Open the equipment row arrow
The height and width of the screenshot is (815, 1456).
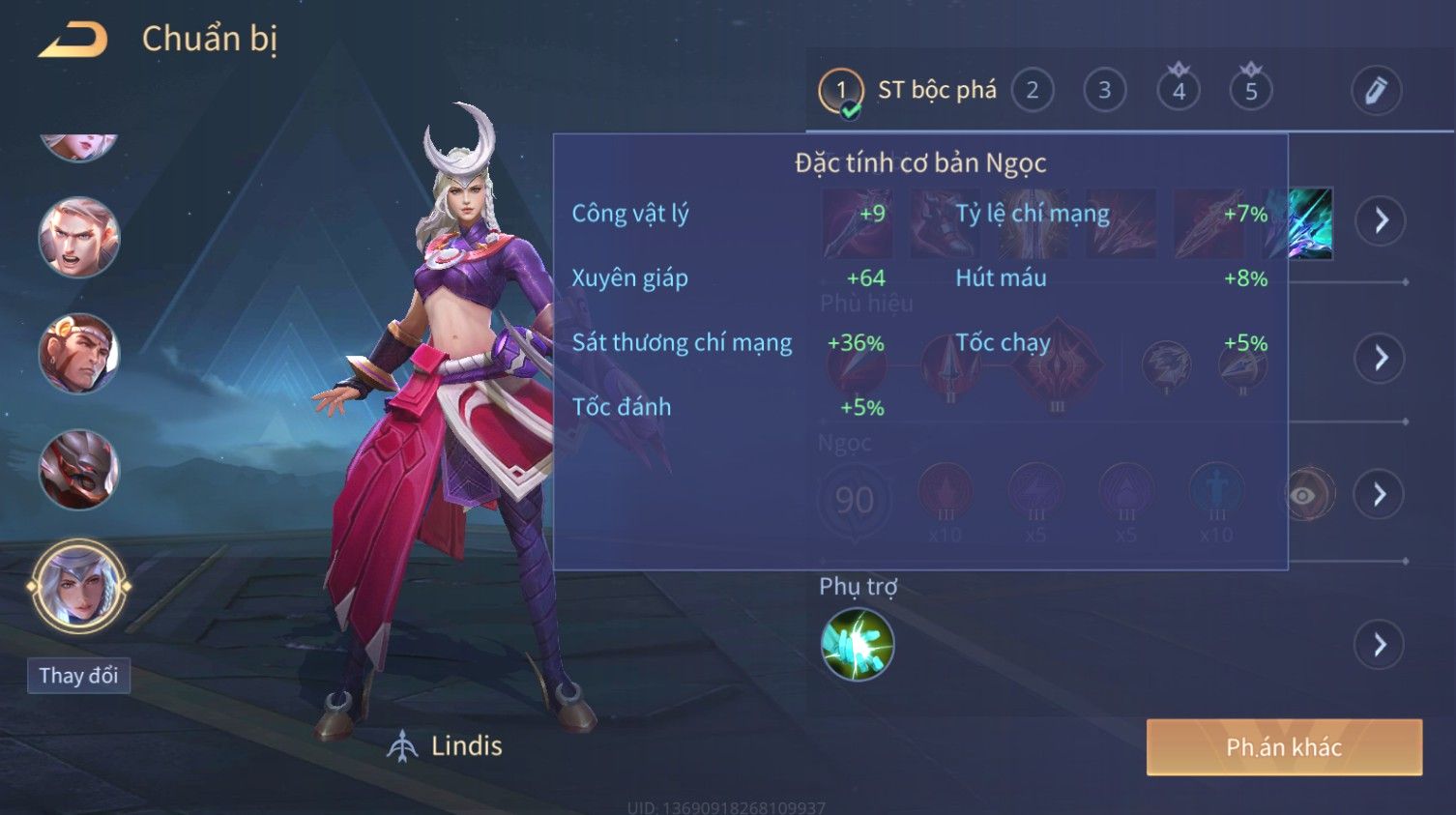click(x=1380, y=220)
